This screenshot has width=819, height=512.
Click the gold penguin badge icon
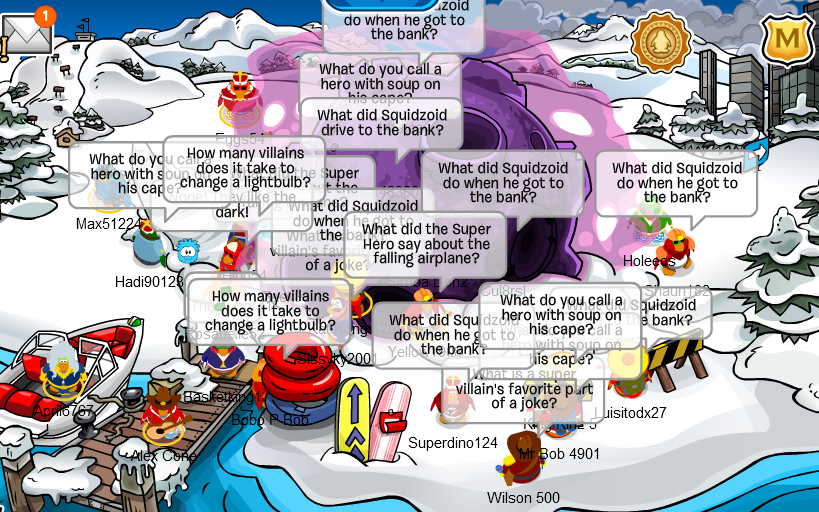pyautogui.click(x=661, y=41)
